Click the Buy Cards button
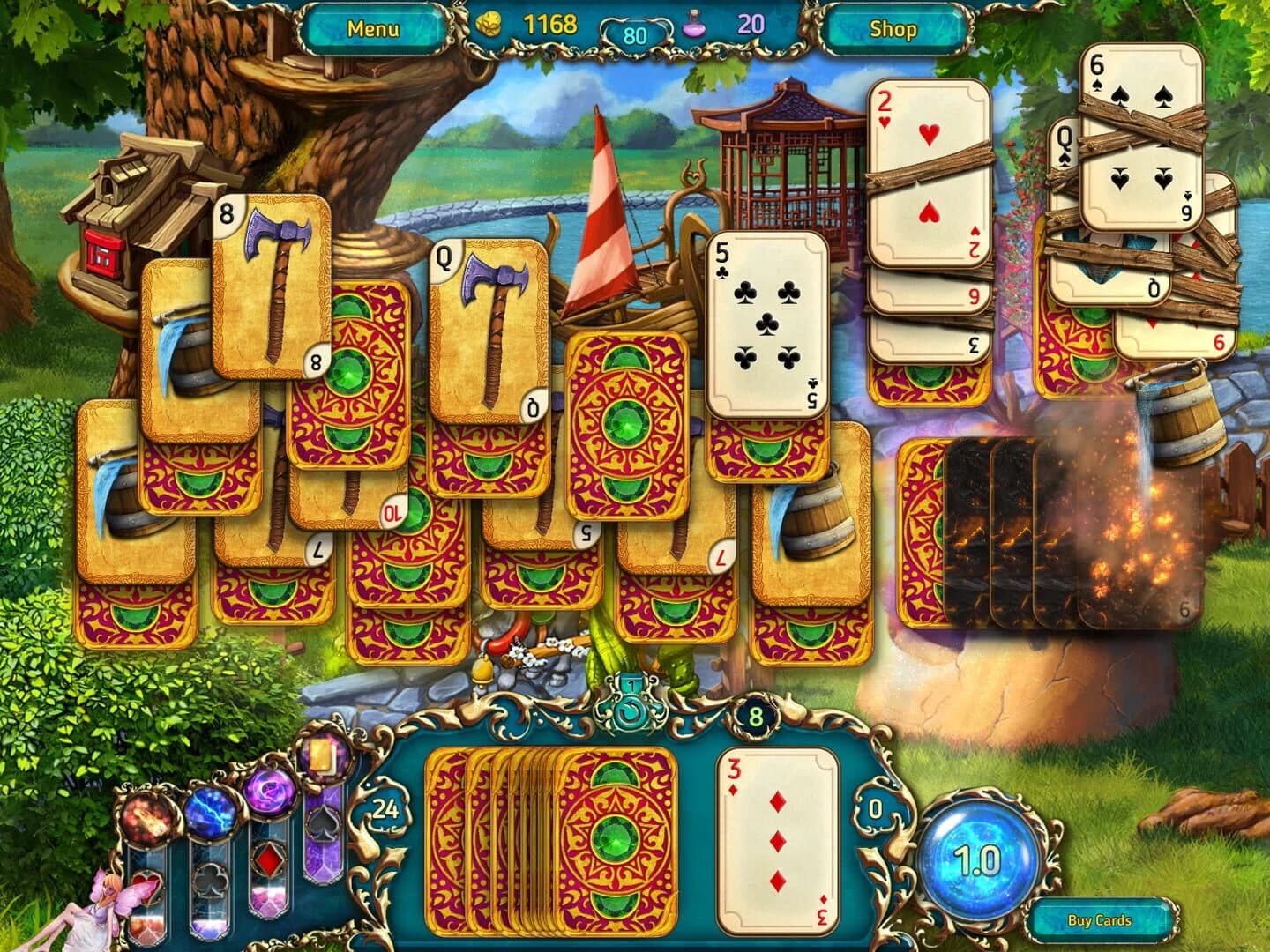Image resolution: width=1270 pixels, height=952 pixels. click(1098, 919)
